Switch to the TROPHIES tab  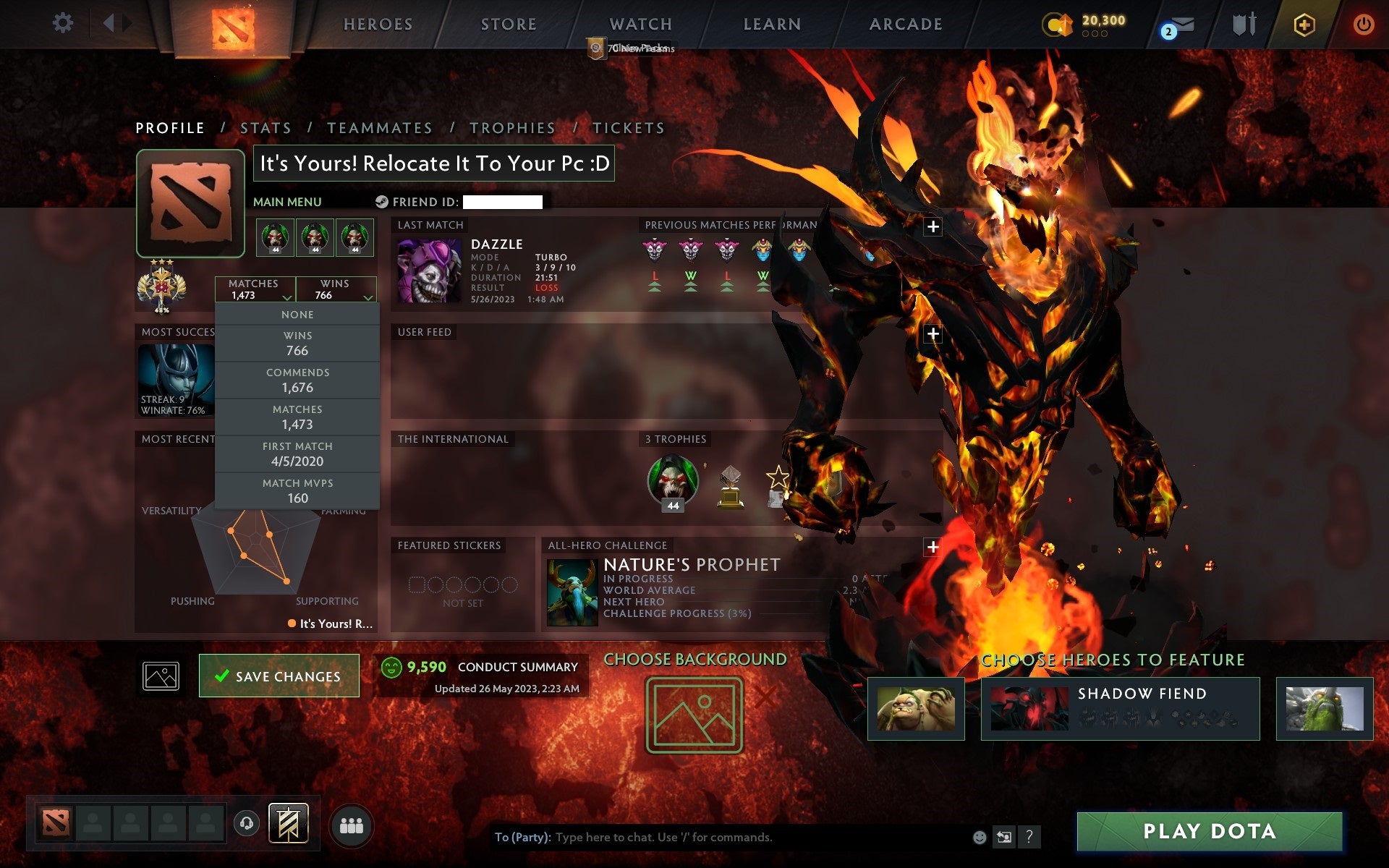(513, 127)
